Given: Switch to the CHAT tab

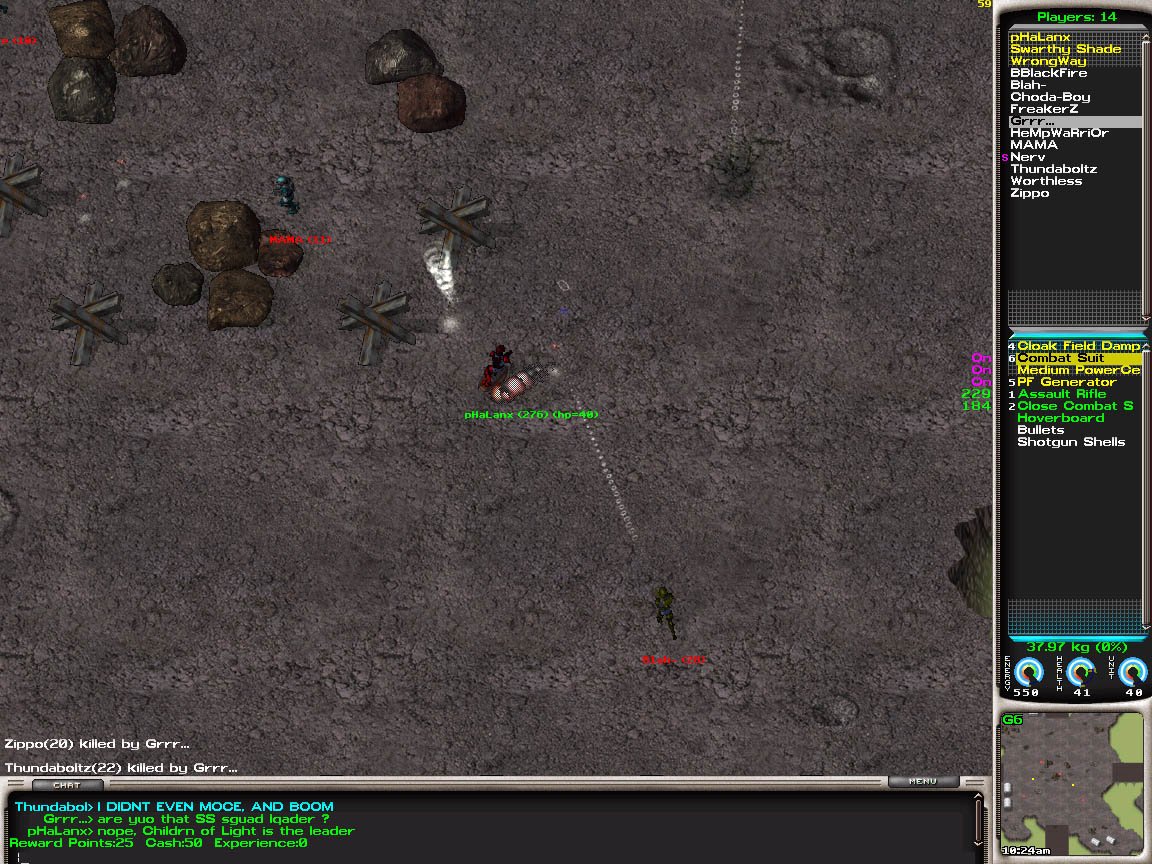Looking at the screenshot, I should click(x=66, y=785).
